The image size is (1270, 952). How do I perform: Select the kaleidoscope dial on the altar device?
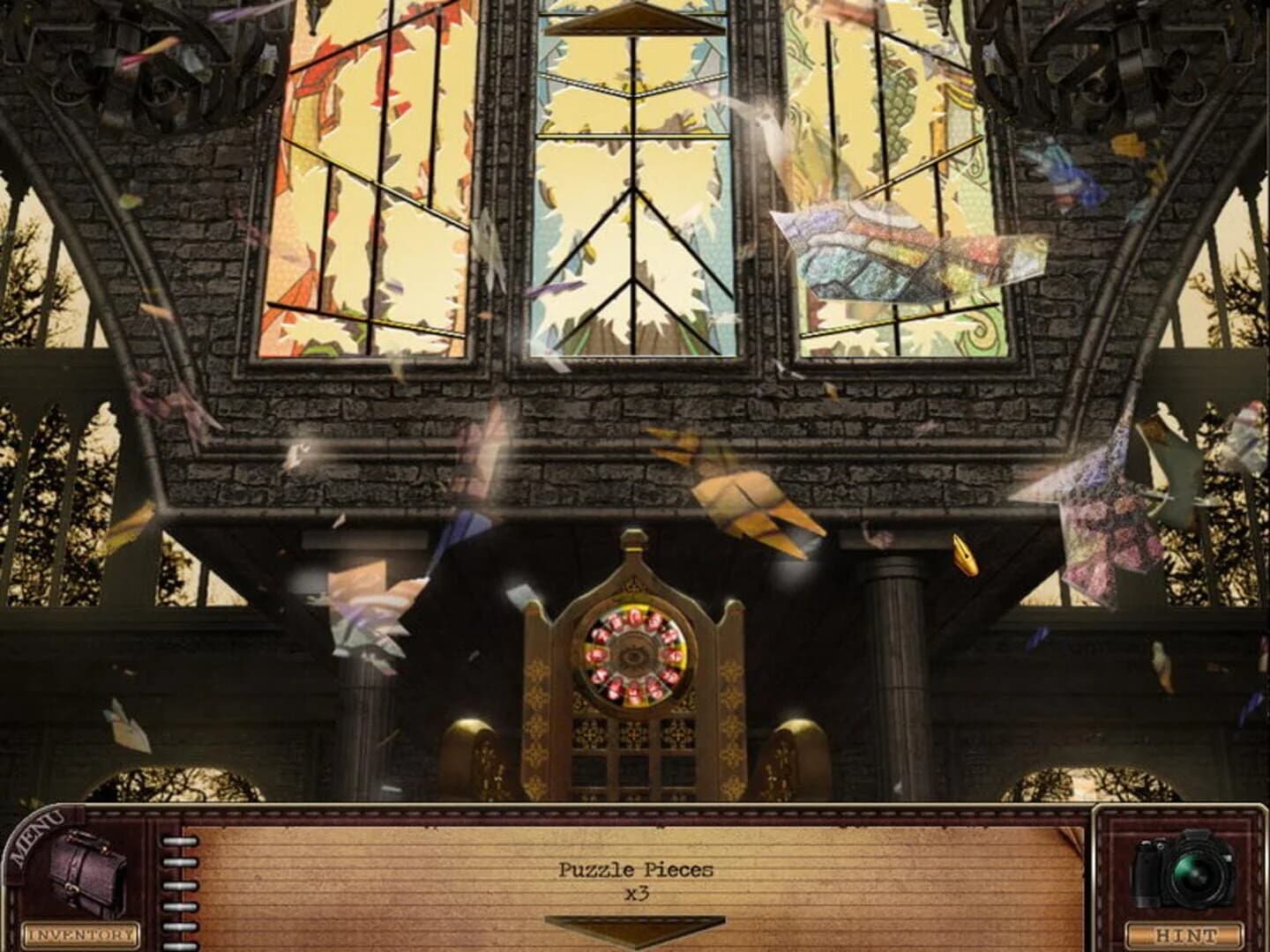[x=633, y=656]
